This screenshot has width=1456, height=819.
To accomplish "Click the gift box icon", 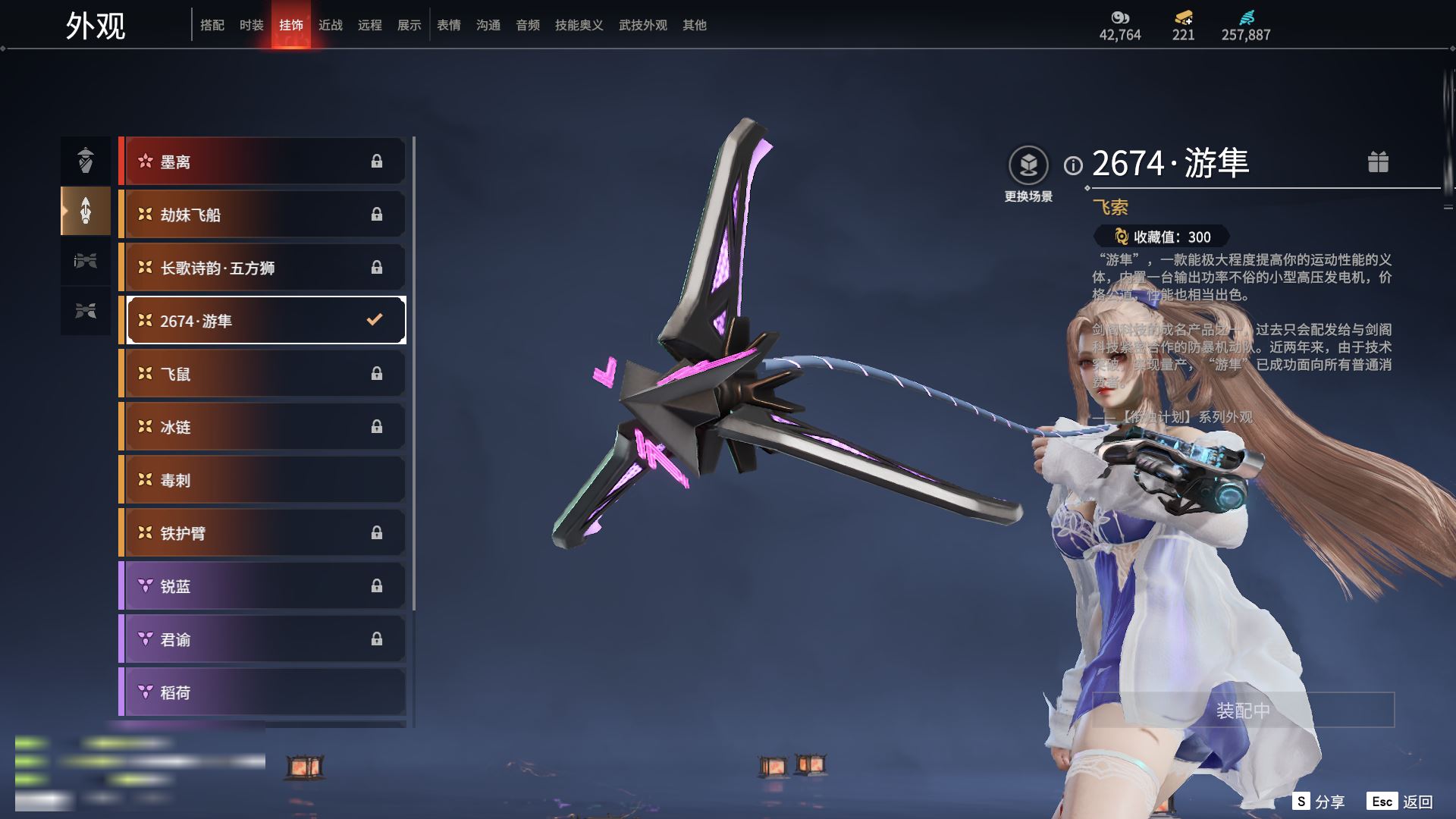I will [1378, 162].
